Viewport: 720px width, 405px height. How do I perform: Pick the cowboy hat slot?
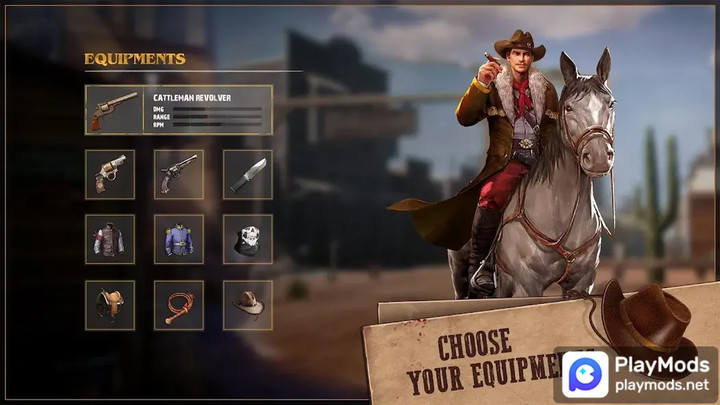tap(247, 304)
